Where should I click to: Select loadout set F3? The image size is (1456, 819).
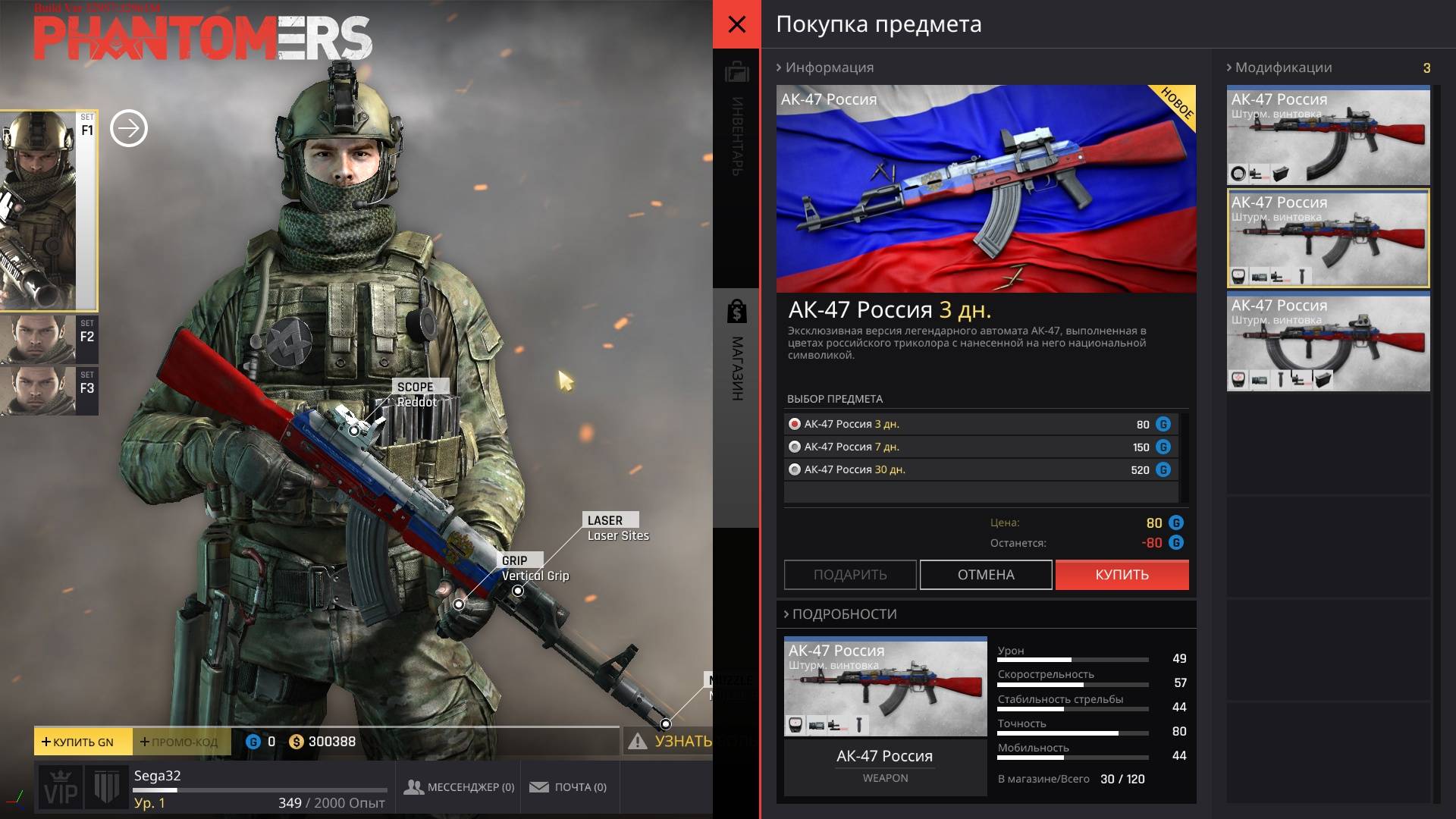point(49,390)
